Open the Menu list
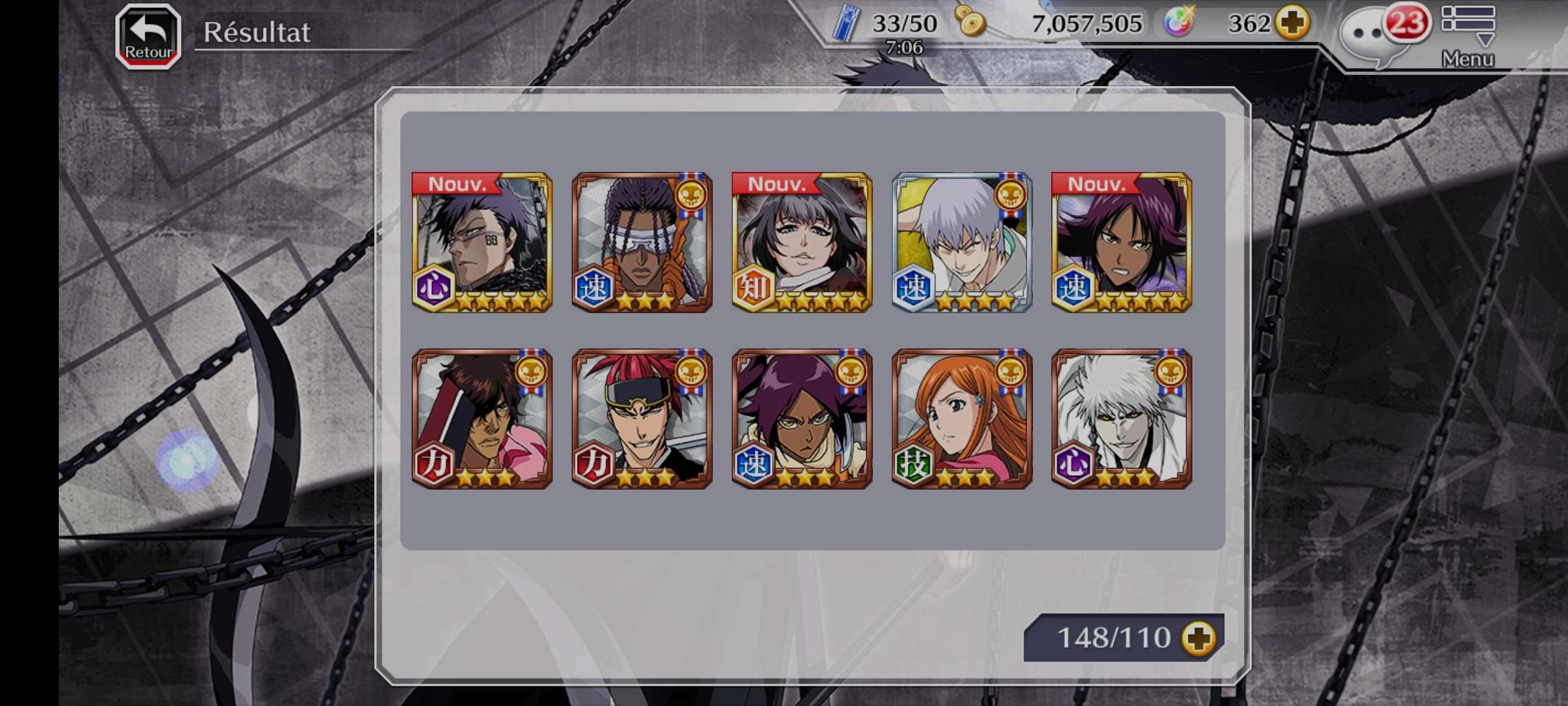 click(x=1467, y=36)
